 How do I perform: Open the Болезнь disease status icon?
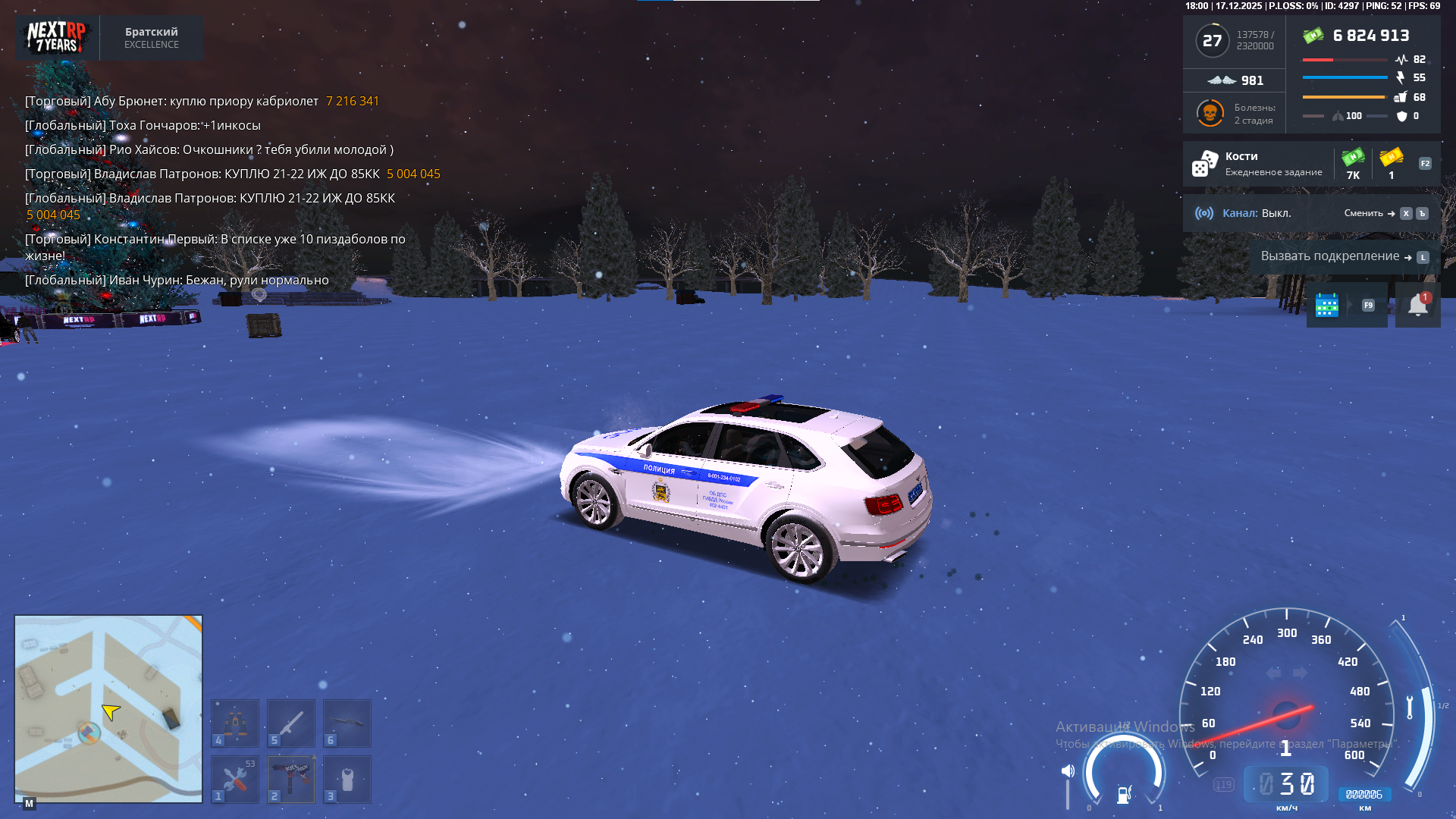click(1210, 114)
